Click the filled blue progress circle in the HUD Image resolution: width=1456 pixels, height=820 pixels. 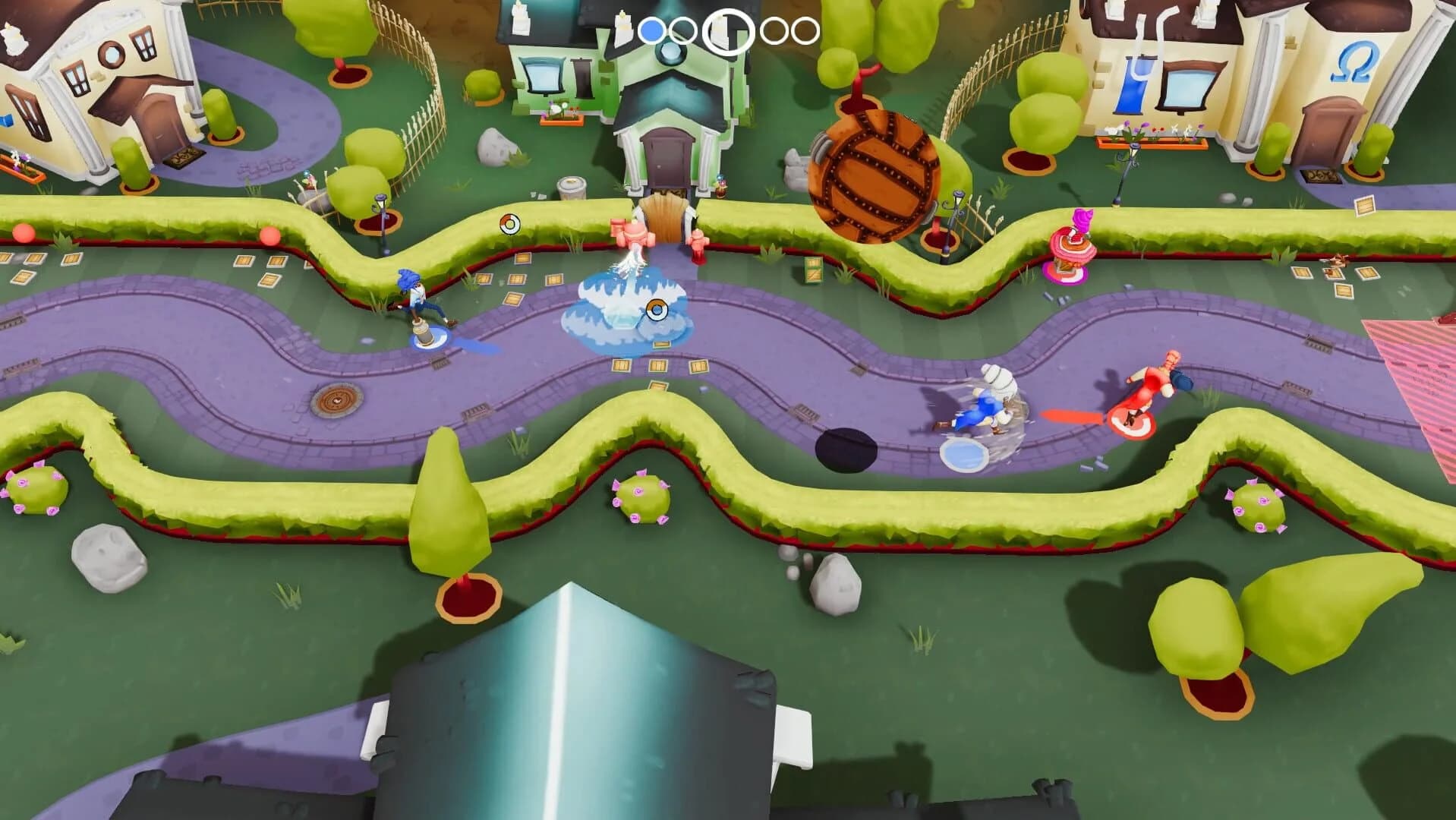[x=654, y=30]
